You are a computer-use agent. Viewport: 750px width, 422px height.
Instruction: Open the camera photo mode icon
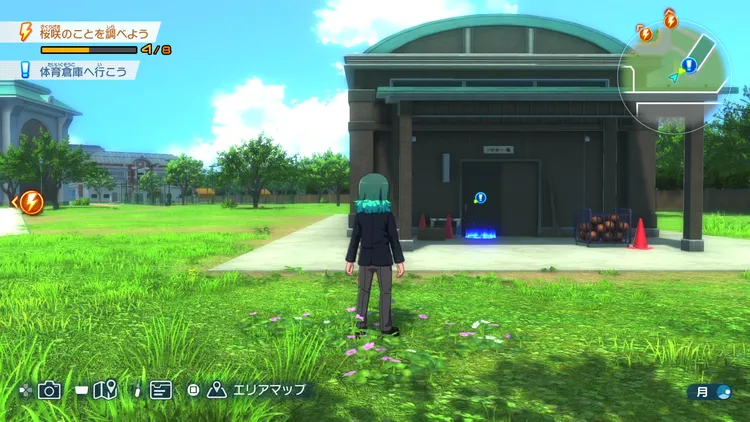click(49, 390)
